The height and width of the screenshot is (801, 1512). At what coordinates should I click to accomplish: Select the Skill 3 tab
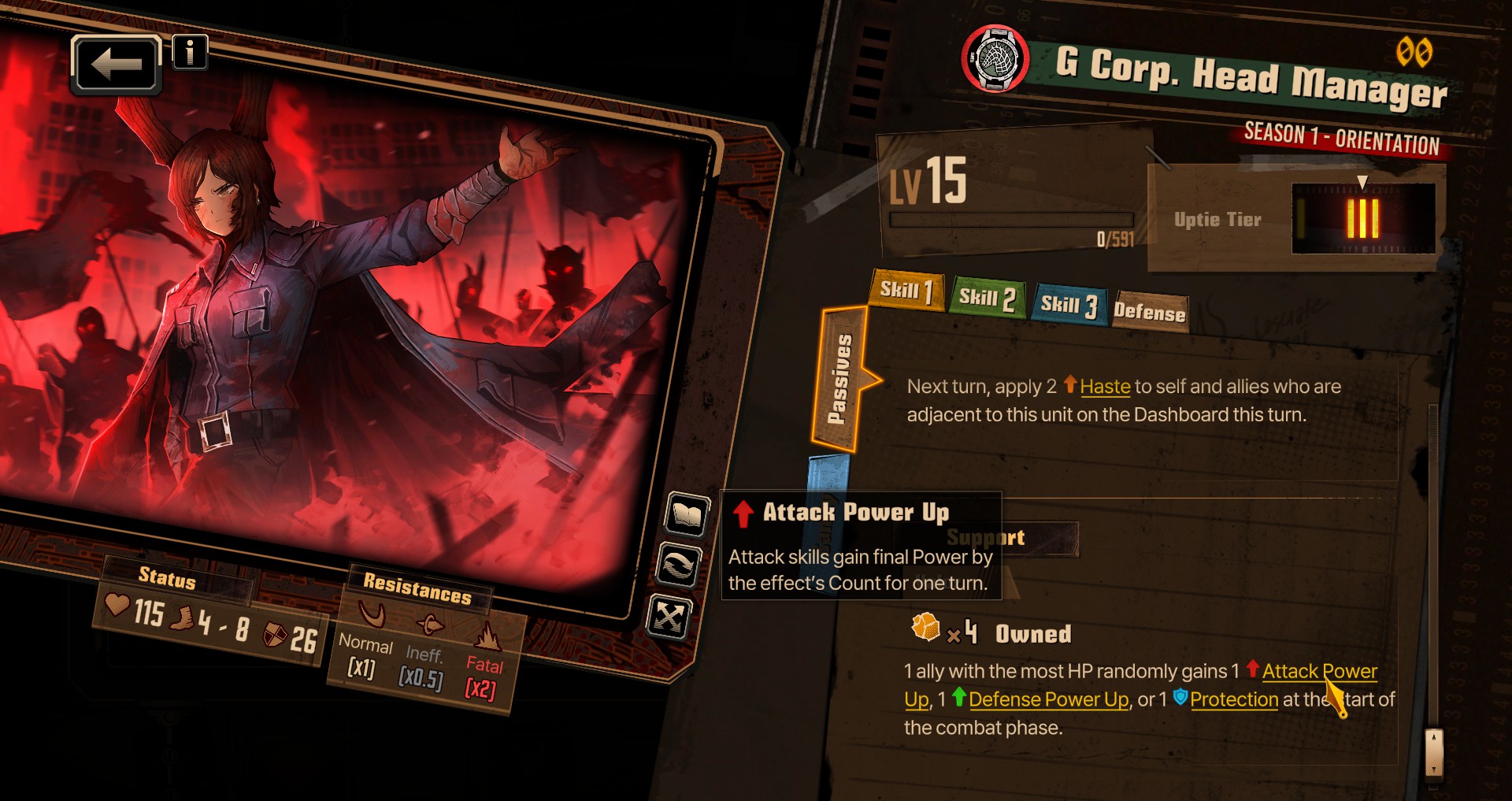tap(1069, 306)
